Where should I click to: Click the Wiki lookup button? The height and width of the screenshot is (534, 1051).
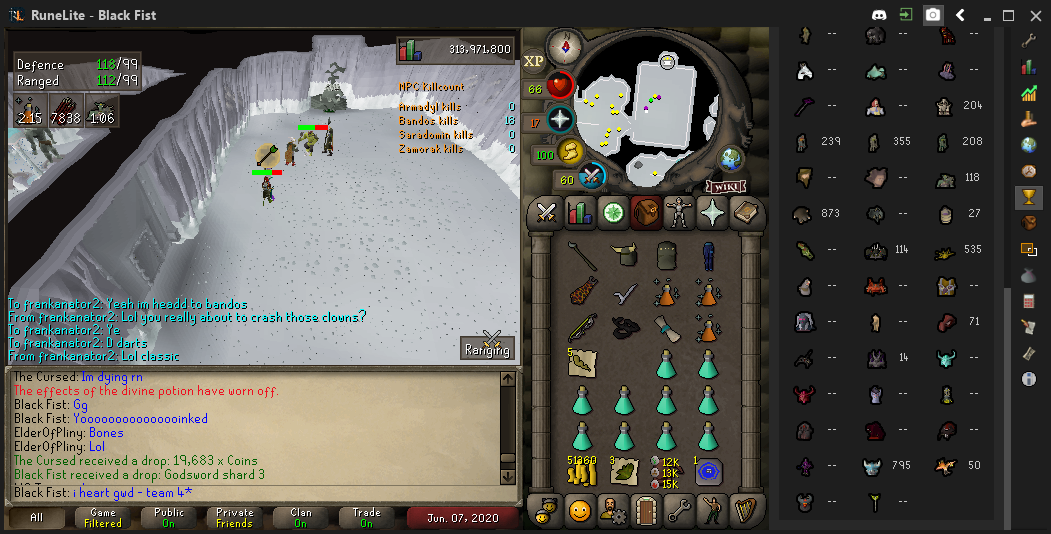click(728, 186)
